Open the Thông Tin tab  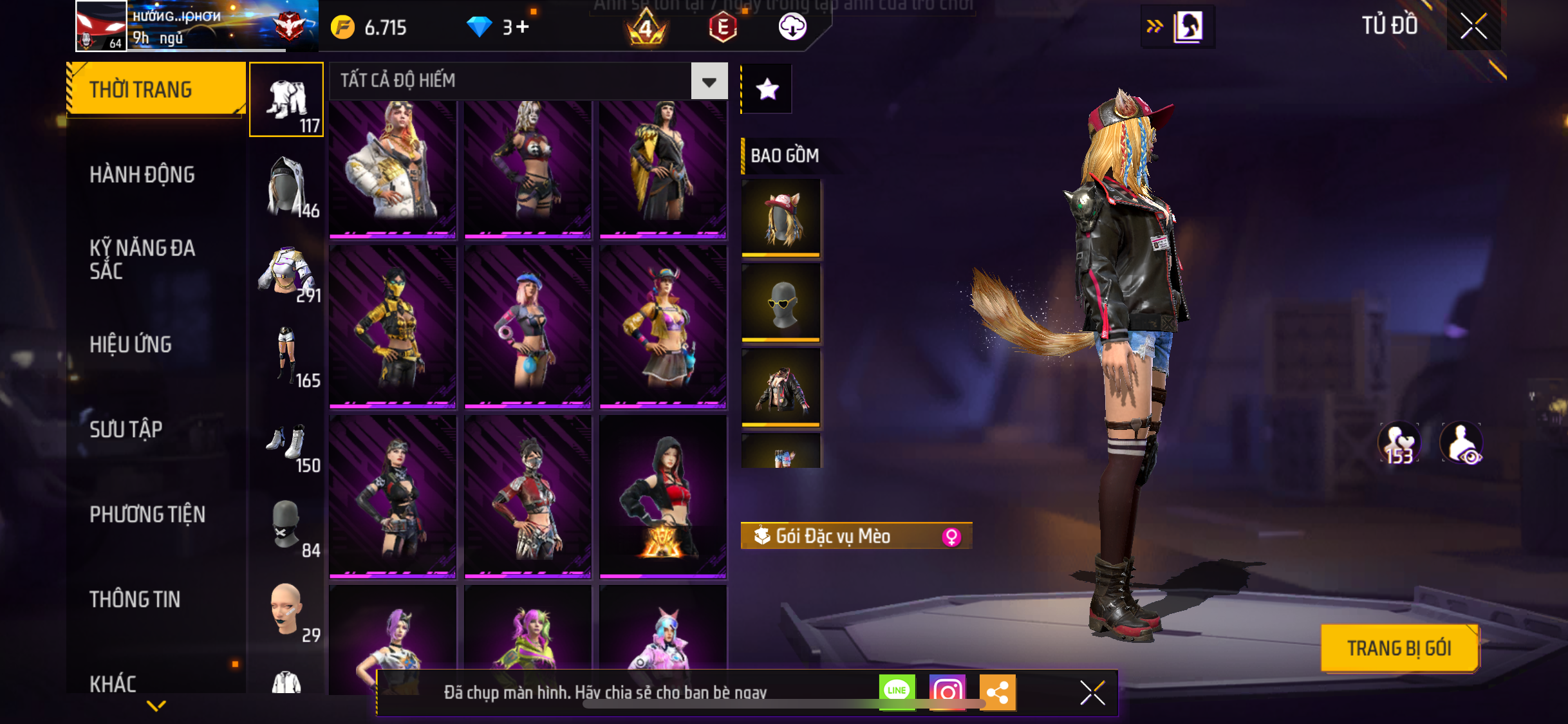(x=135, y=599)
